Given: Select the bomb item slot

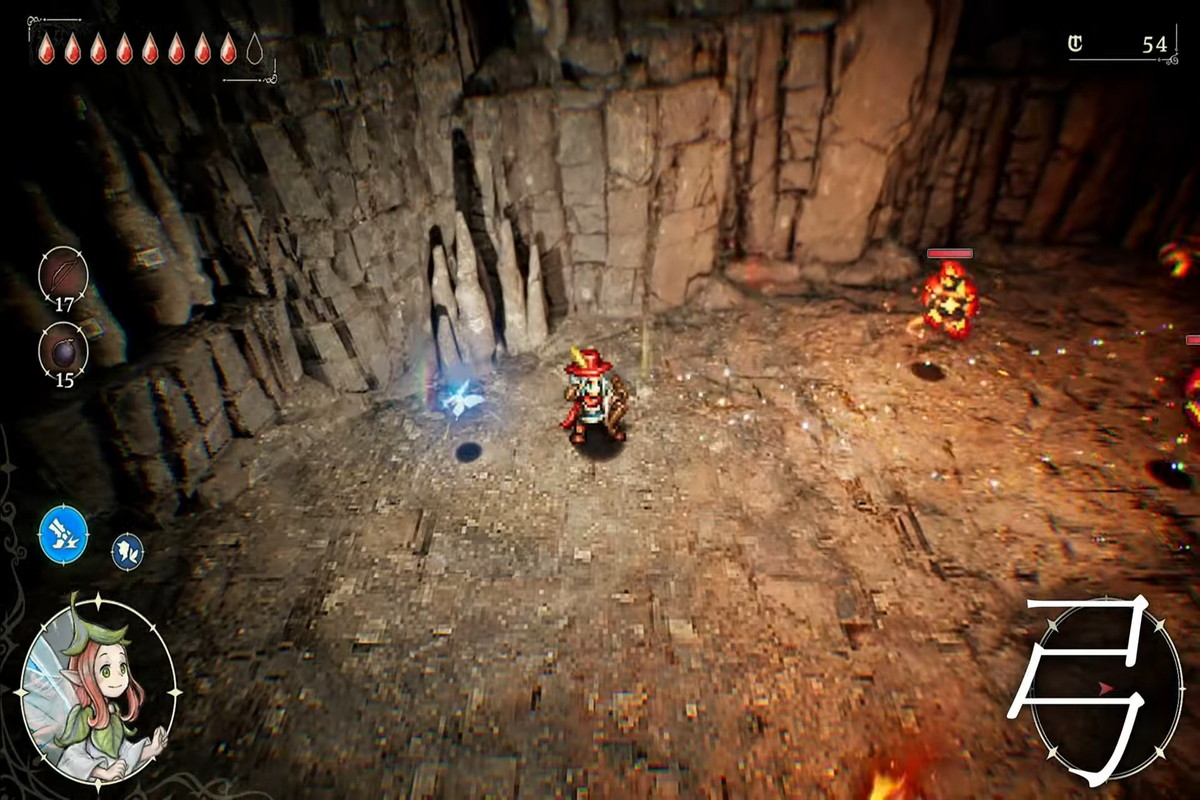Looking at the screenshot, I should pyautogui.click(x=63, y=349).
